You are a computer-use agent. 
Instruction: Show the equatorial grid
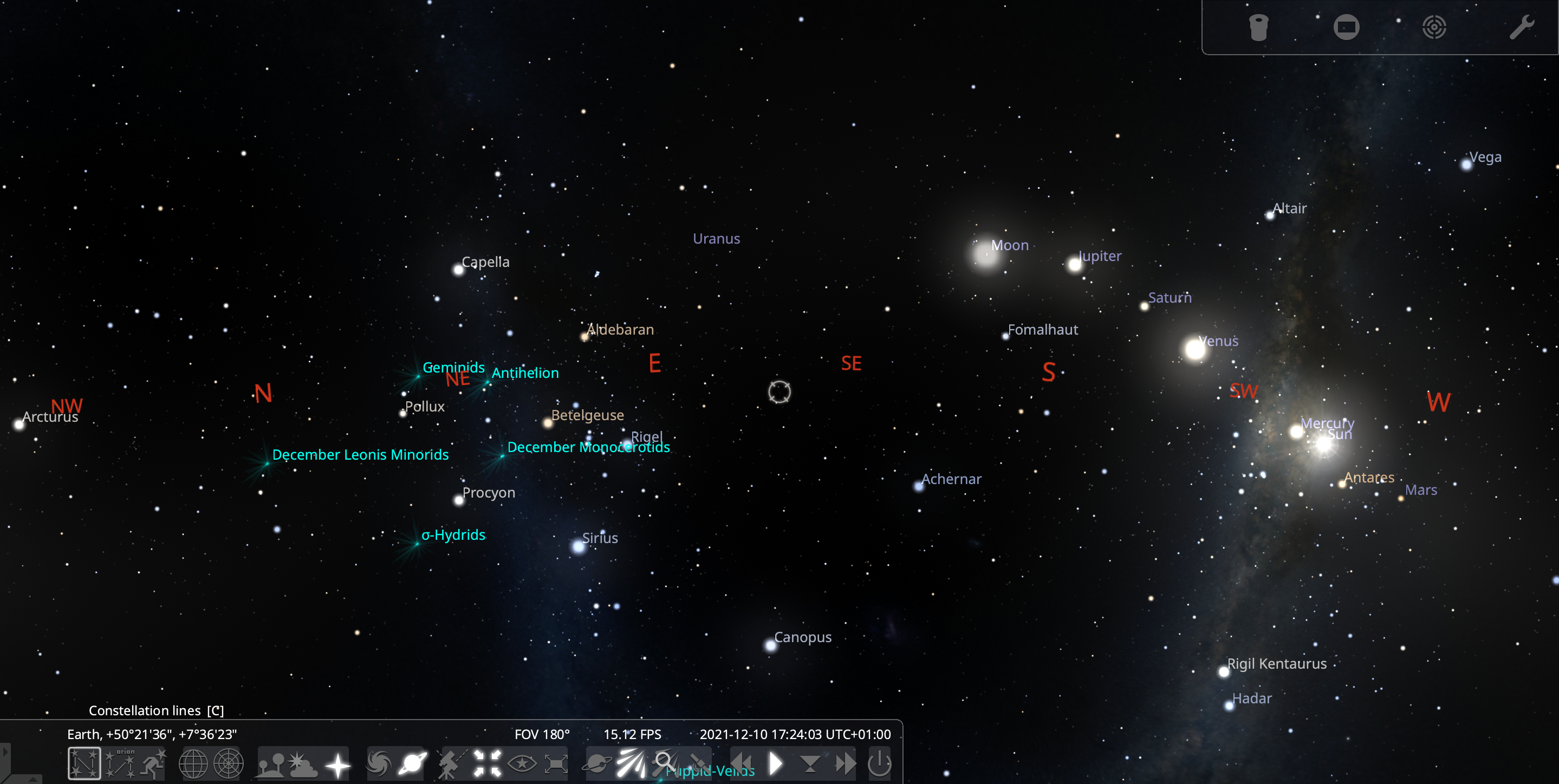[193, 763]
